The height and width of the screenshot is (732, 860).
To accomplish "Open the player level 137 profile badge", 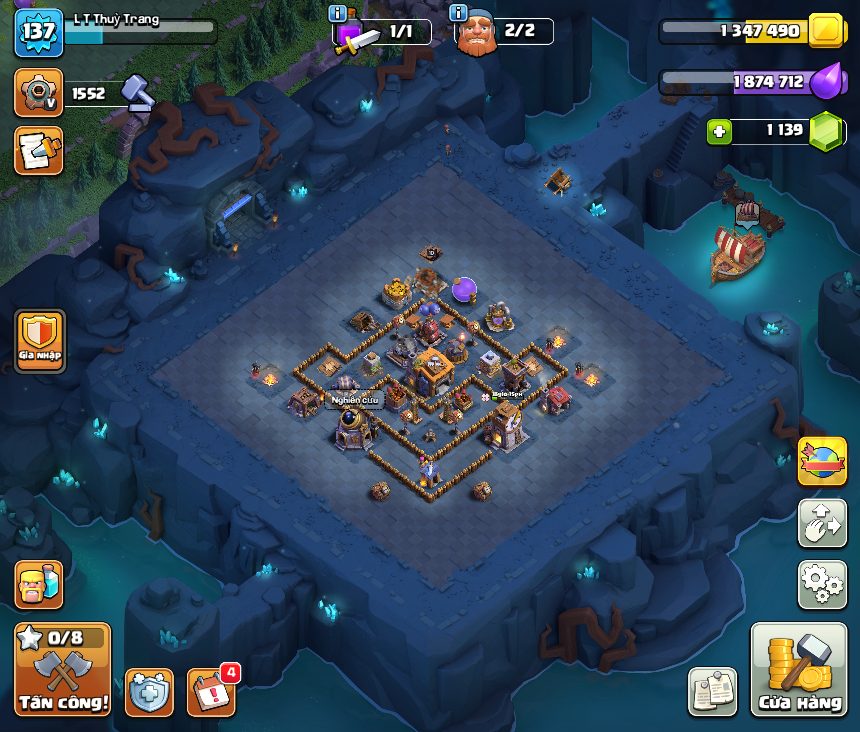I will tap(38, 32).
